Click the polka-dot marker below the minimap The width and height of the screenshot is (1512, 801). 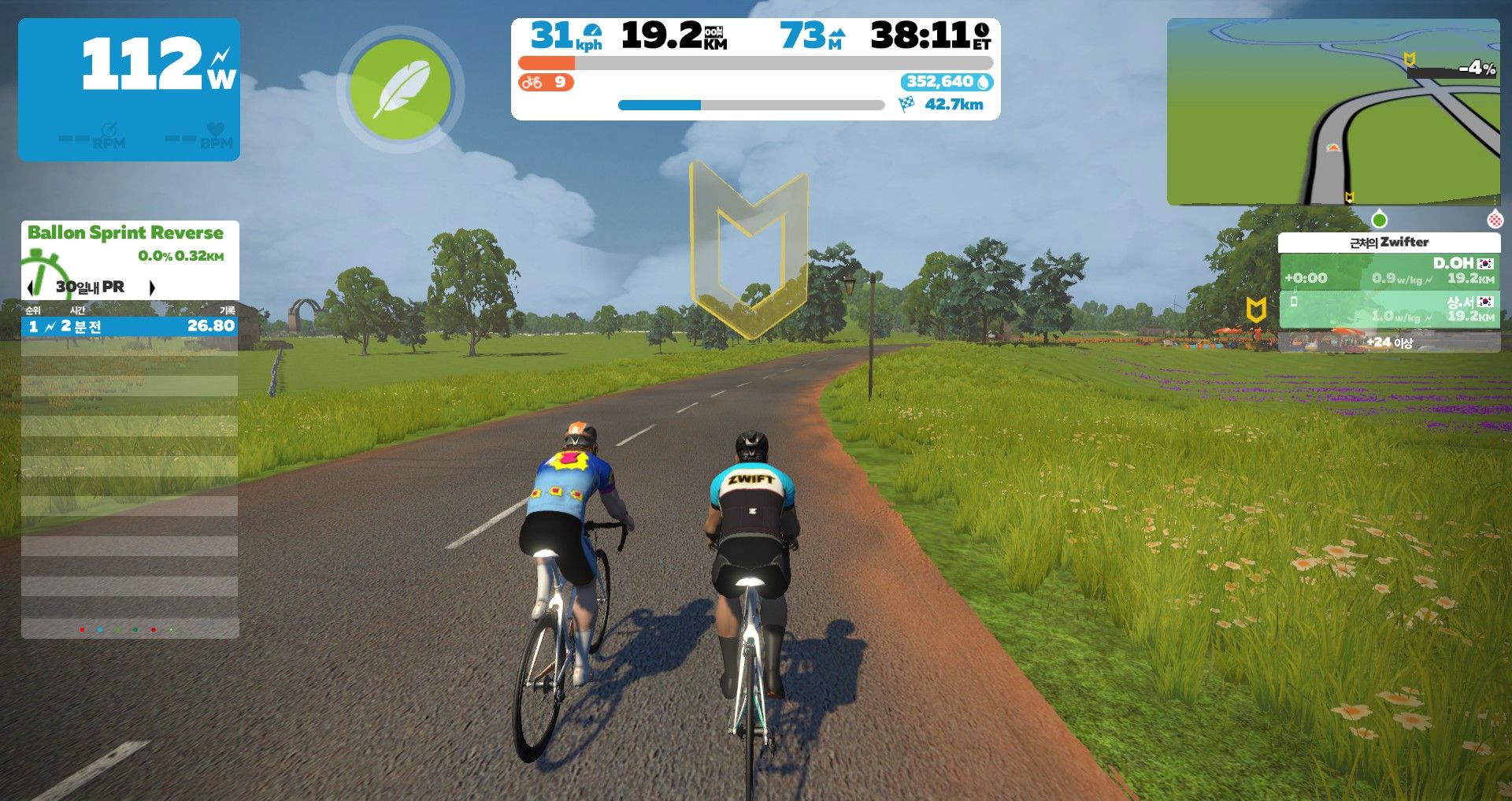[x=1494, y=219]
